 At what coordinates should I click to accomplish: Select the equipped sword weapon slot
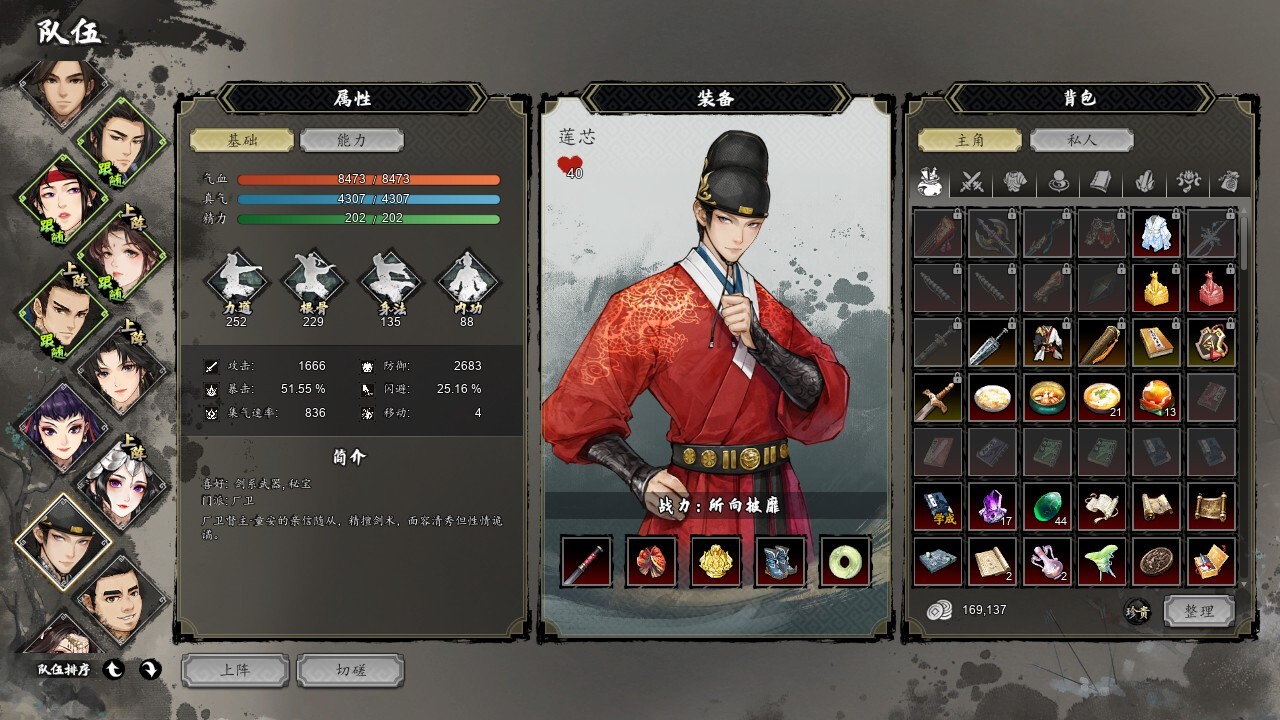pos(586,561)
